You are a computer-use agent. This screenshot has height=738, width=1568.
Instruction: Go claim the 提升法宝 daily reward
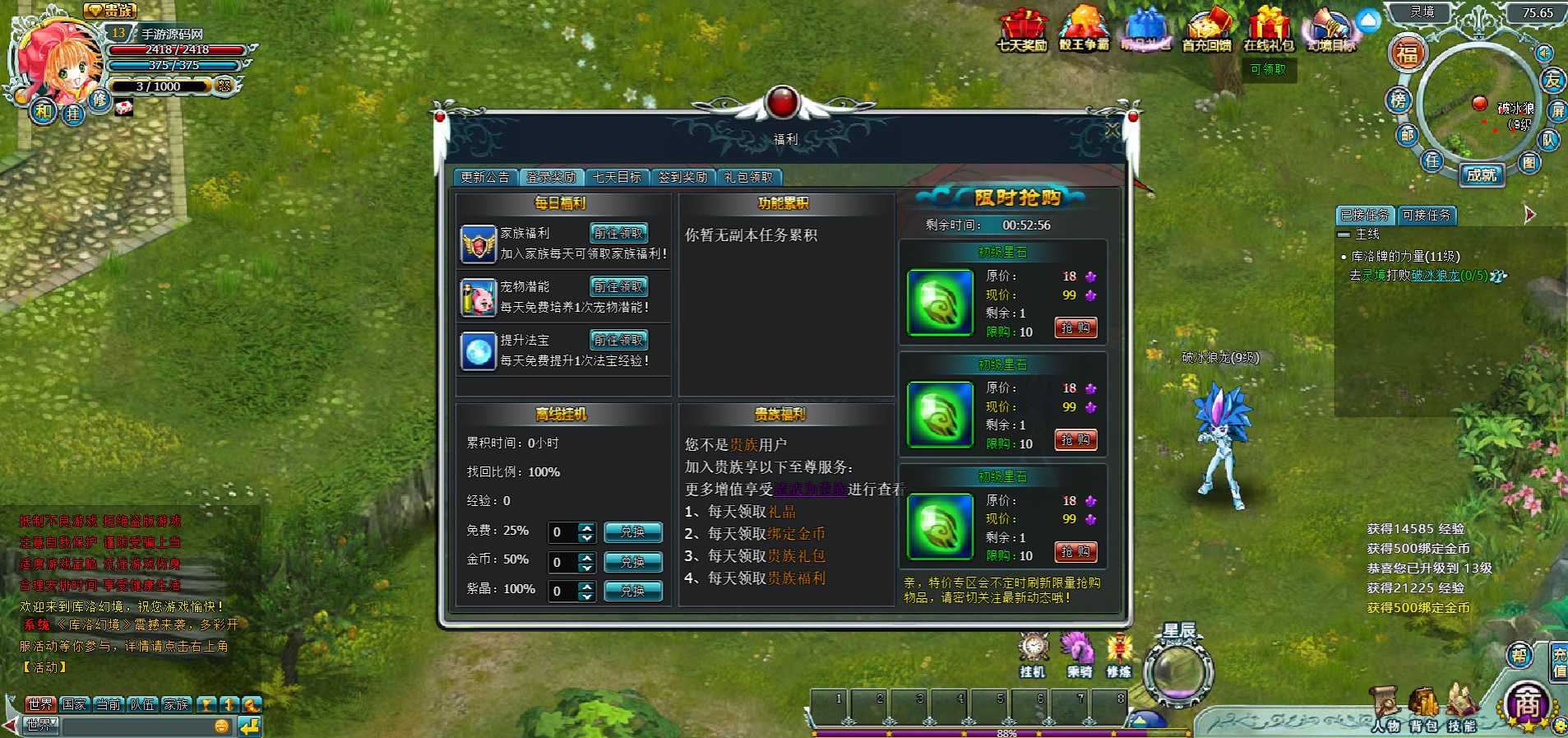[618, 341]
